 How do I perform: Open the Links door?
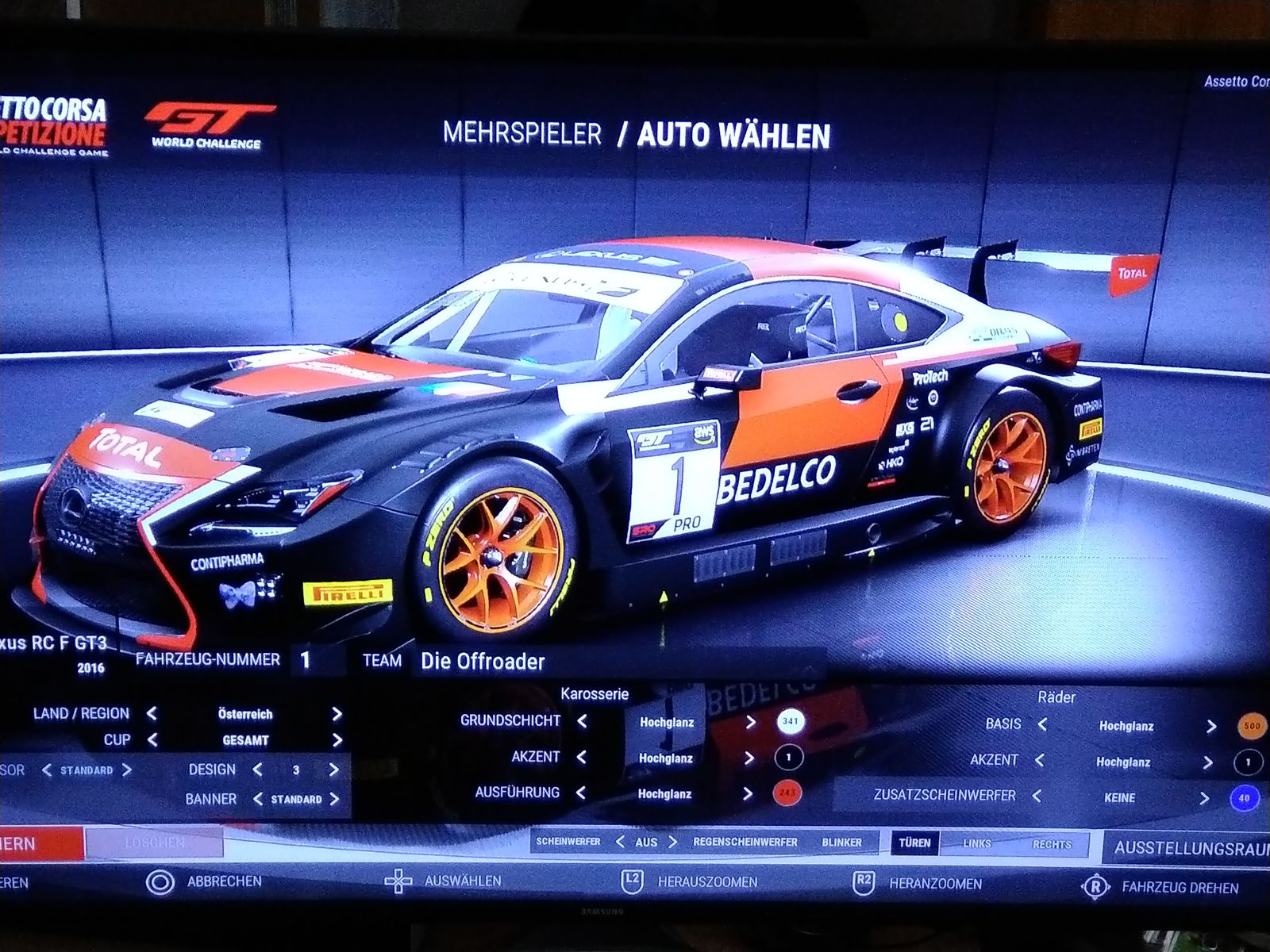point(977,844)
